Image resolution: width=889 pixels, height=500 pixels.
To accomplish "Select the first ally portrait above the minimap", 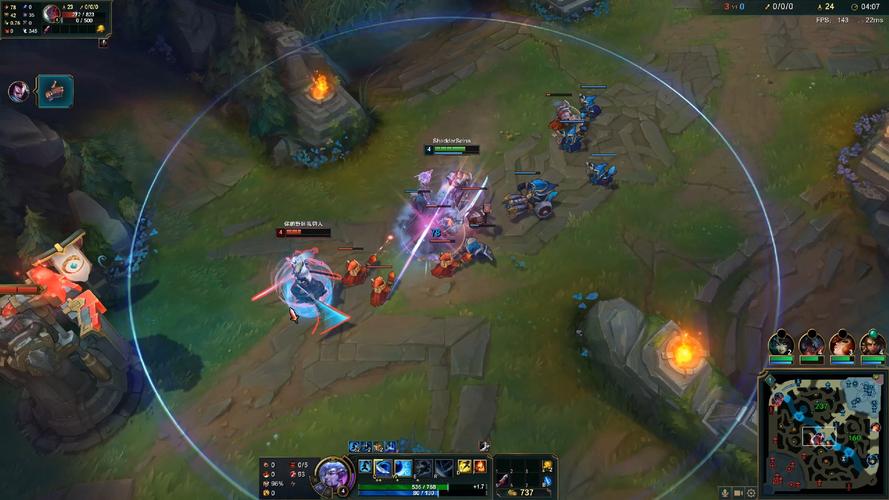I will coord(781,344).
